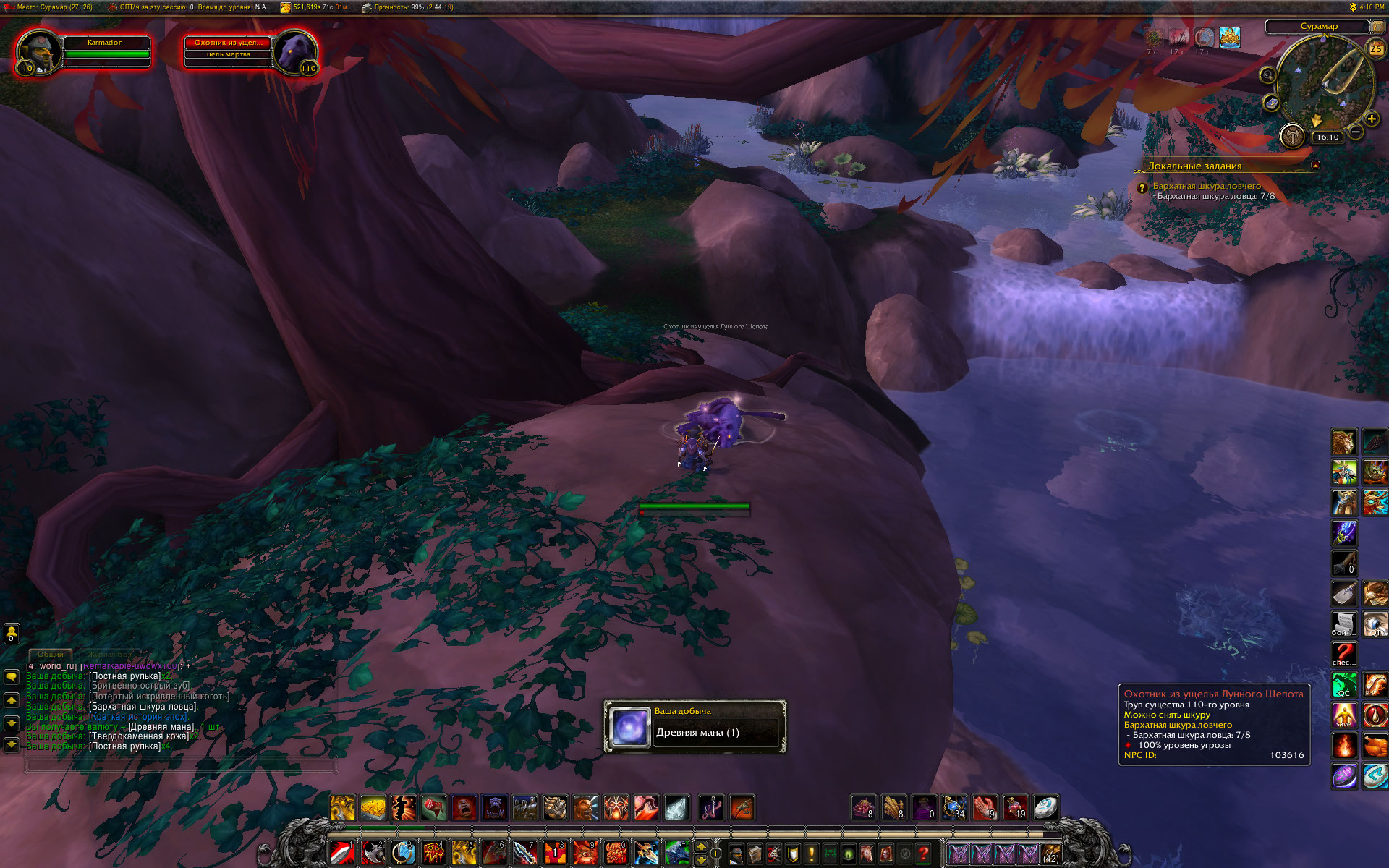Collapse the objectives tracker panel
1389x868 pixels.
point(1315,165)
